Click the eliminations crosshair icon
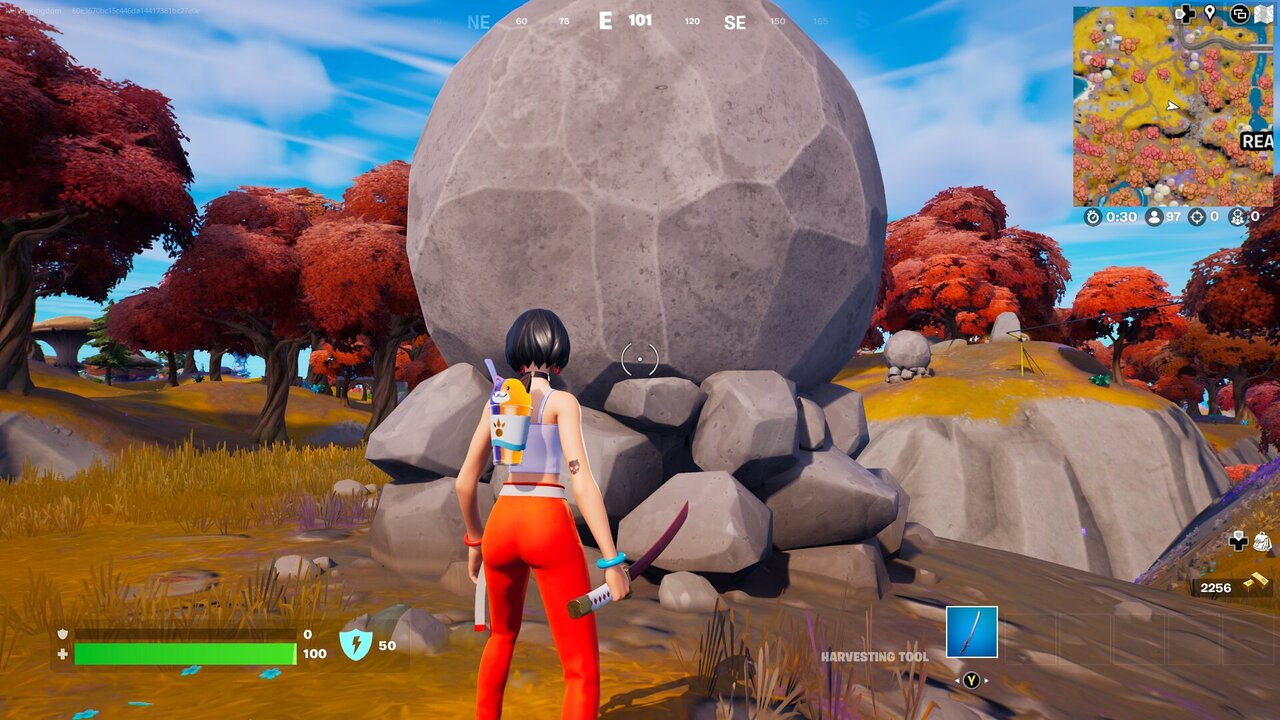This screenshot has width=1280, height=720. [x=1197, y=216]
